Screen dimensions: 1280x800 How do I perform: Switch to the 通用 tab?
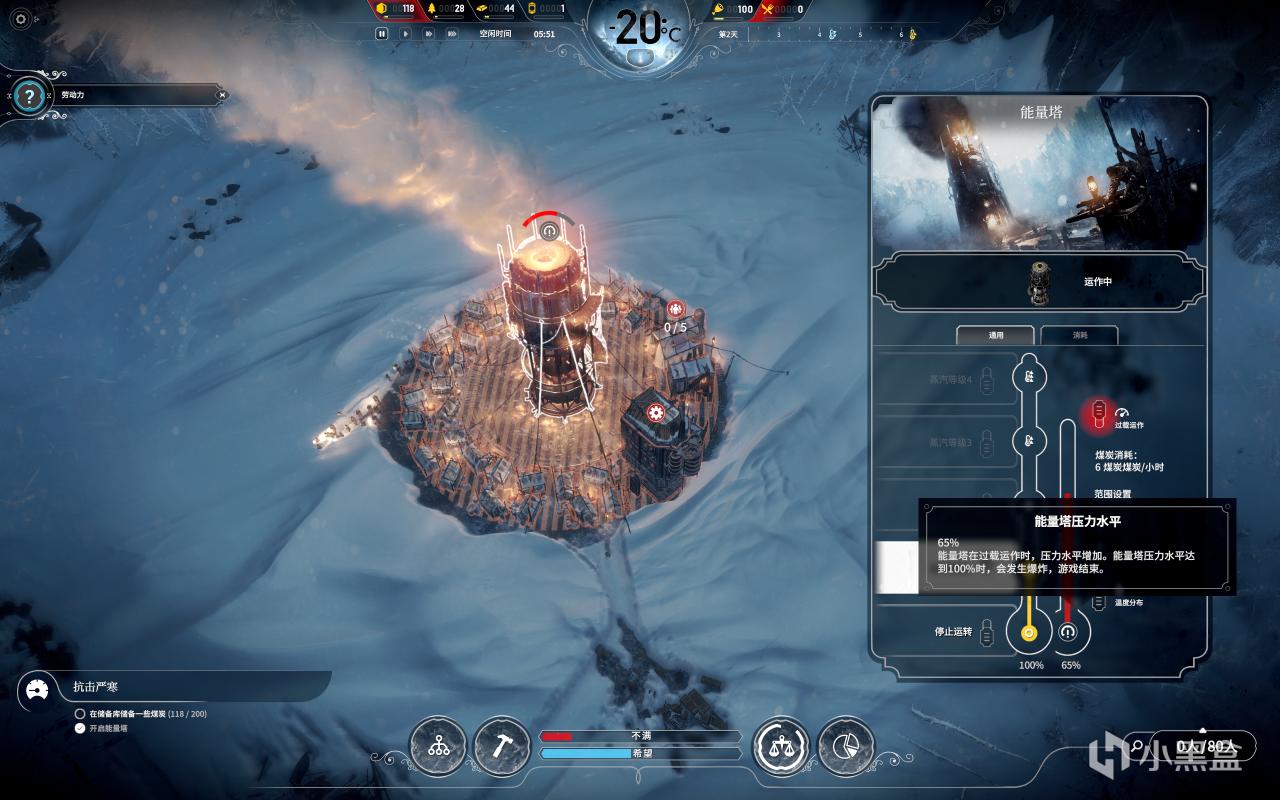(996, 335)
